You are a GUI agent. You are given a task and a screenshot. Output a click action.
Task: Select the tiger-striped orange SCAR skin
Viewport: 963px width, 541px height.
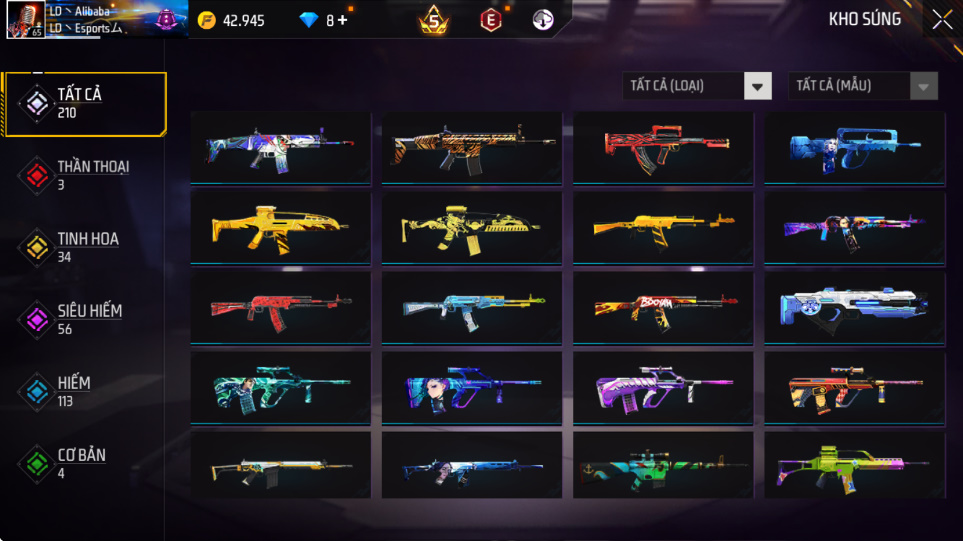coord(471,147)
